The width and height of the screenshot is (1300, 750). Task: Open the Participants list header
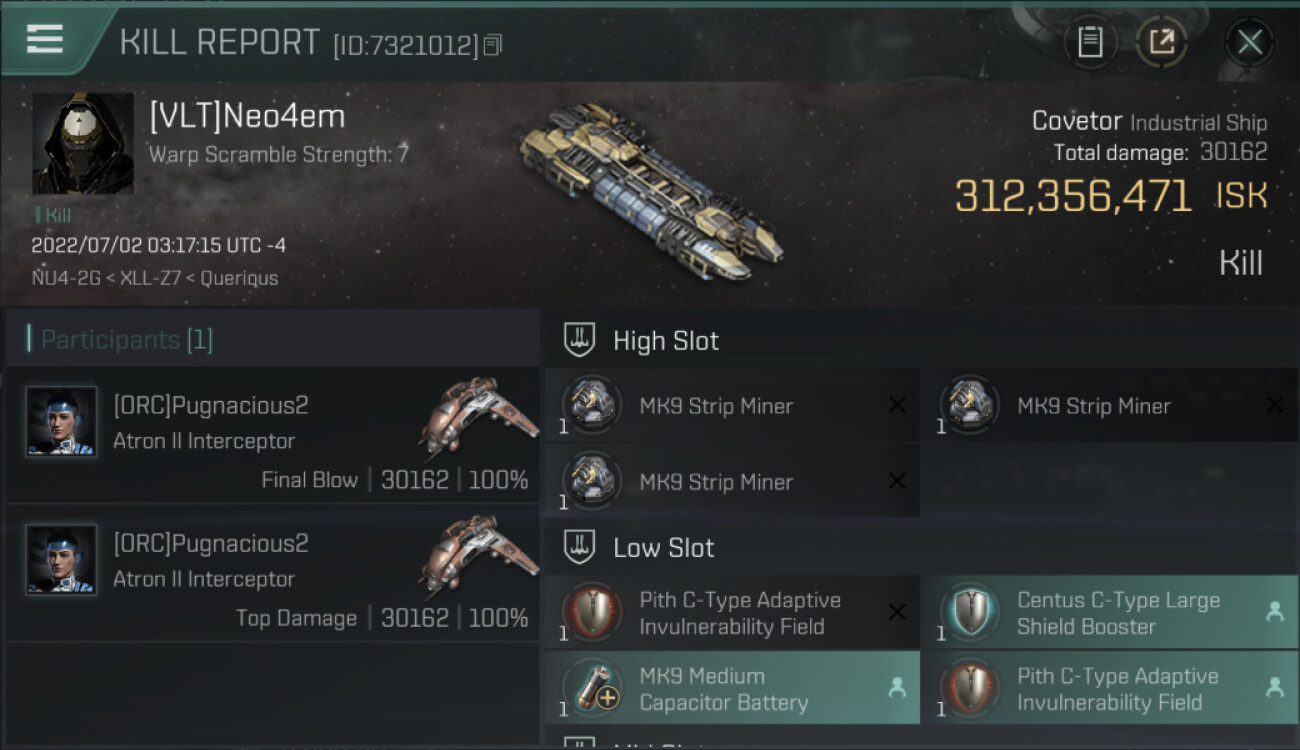tap(127, 340)
